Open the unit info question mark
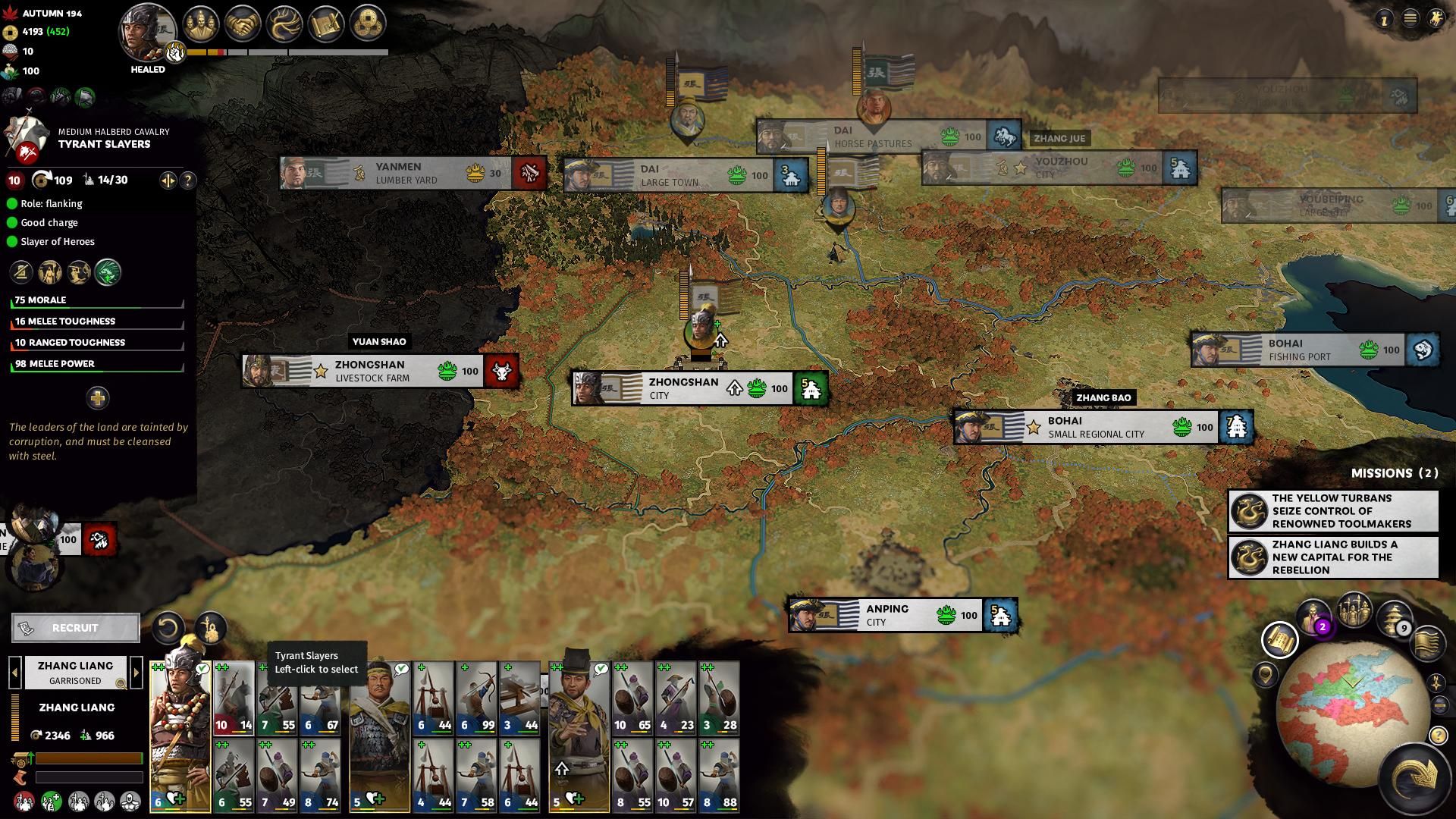 pyautogui.click(x=188, y=180)
